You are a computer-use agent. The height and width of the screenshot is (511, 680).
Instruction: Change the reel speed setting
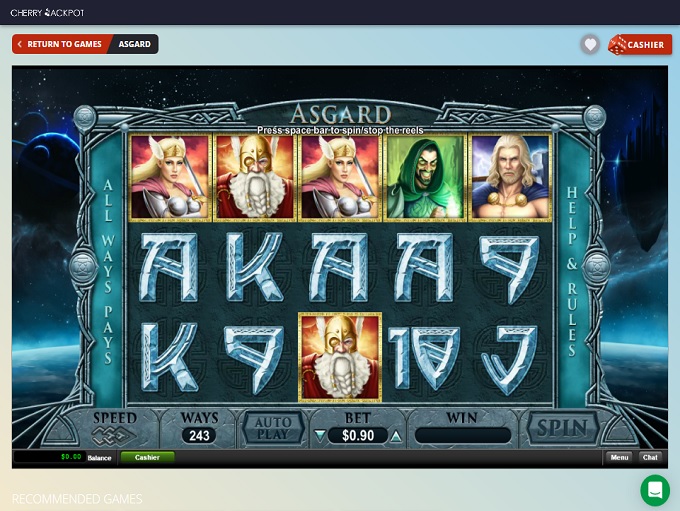(114, 429)
